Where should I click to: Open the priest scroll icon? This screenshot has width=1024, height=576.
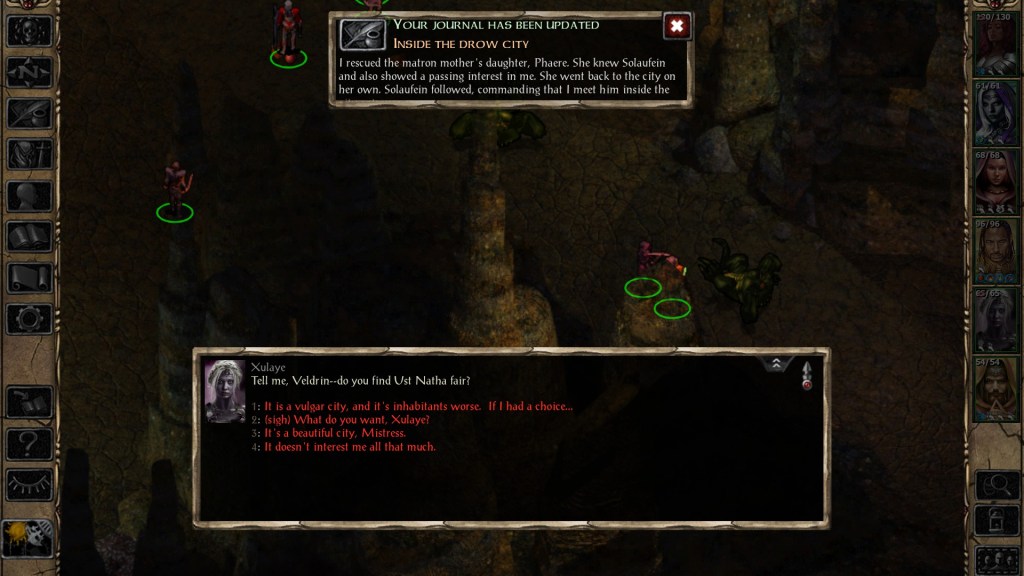29,278
